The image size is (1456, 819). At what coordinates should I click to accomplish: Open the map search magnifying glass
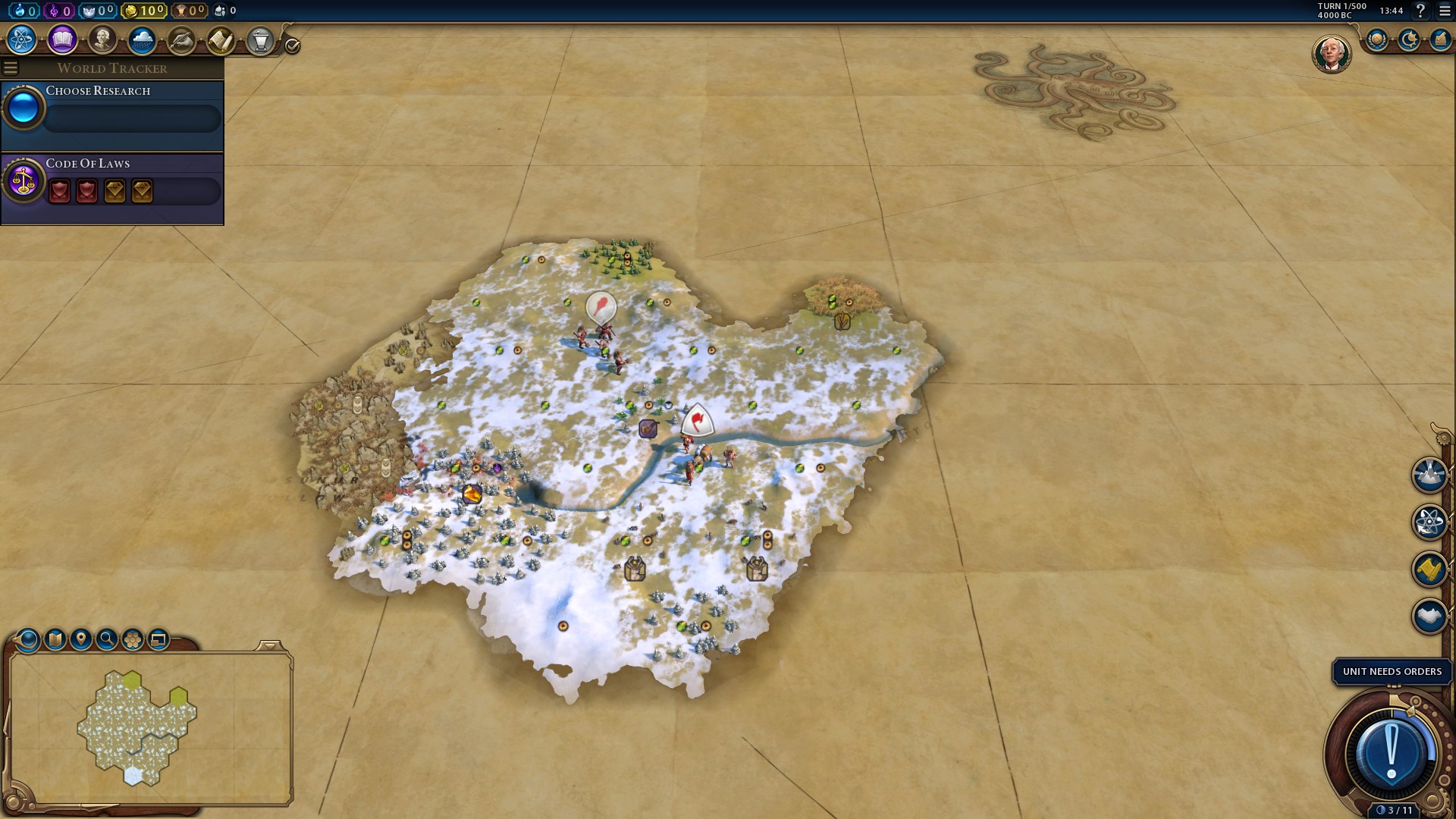coord(107,639)
